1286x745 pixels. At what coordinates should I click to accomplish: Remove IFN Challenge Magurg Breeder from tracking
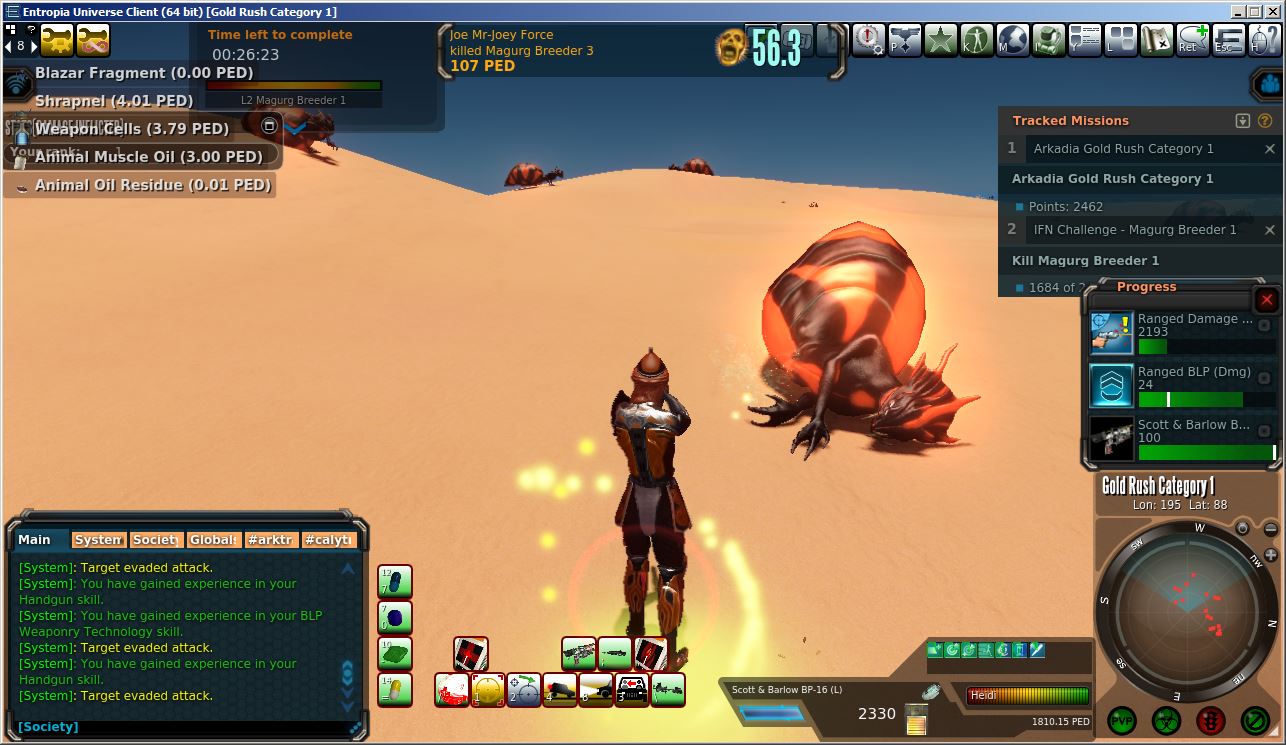click(x=1270, y=230)
